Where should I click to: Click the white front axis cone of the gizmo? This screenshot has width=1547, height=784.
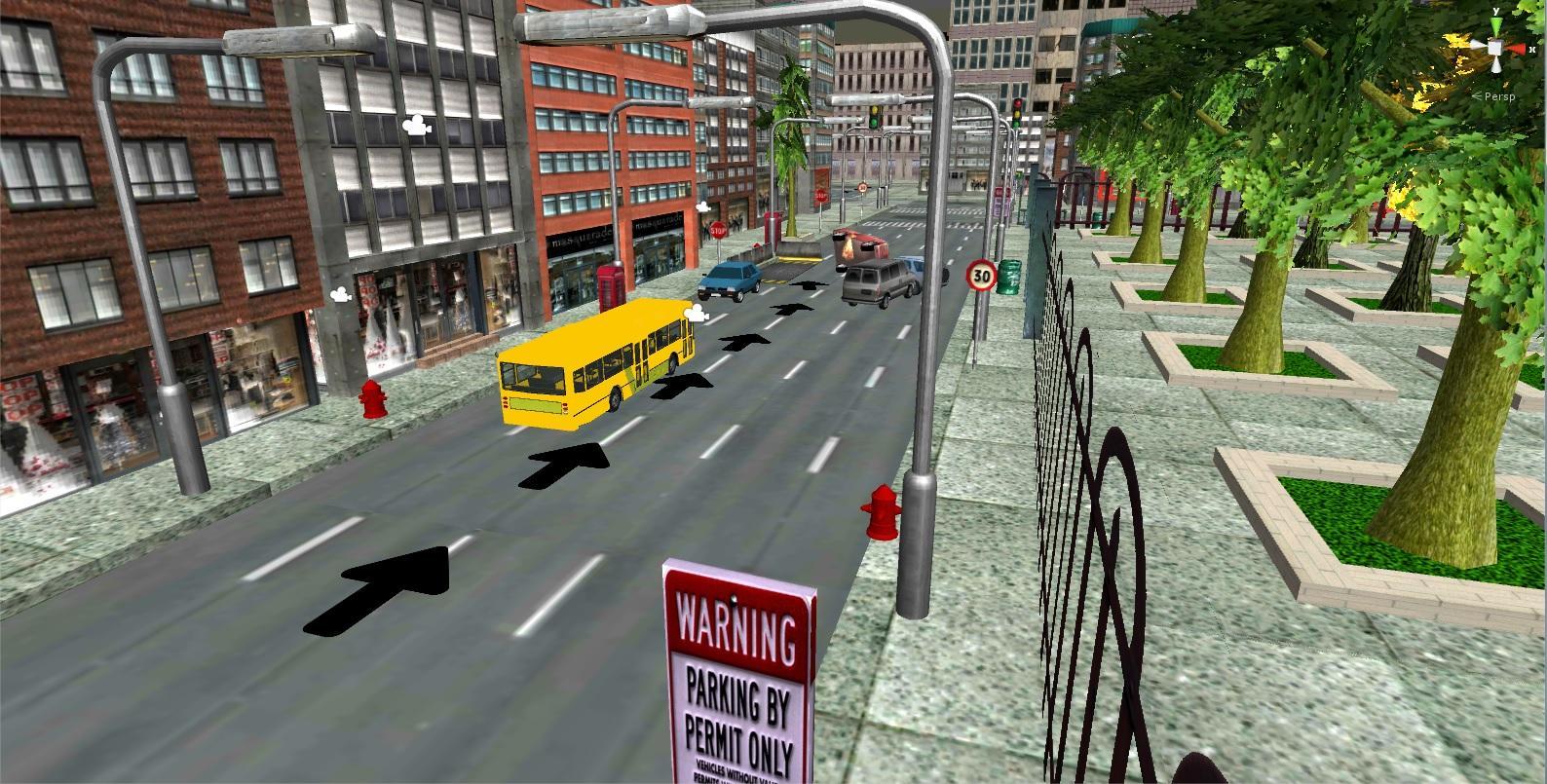tap(1478, 45)
